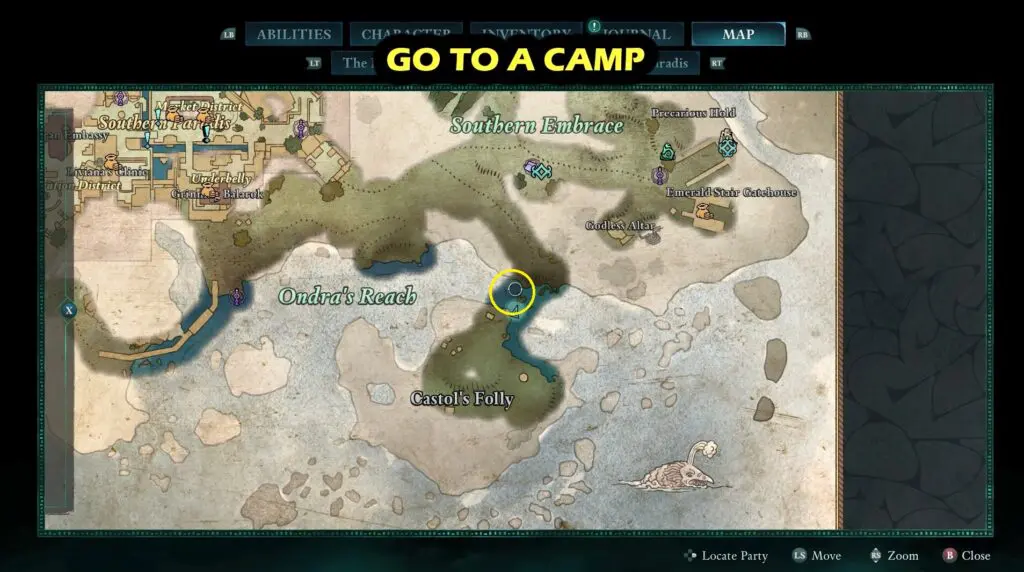The width and height of the screenshot is (1024, 572).
Task: Select the Map tab
Action: point(738,34)
